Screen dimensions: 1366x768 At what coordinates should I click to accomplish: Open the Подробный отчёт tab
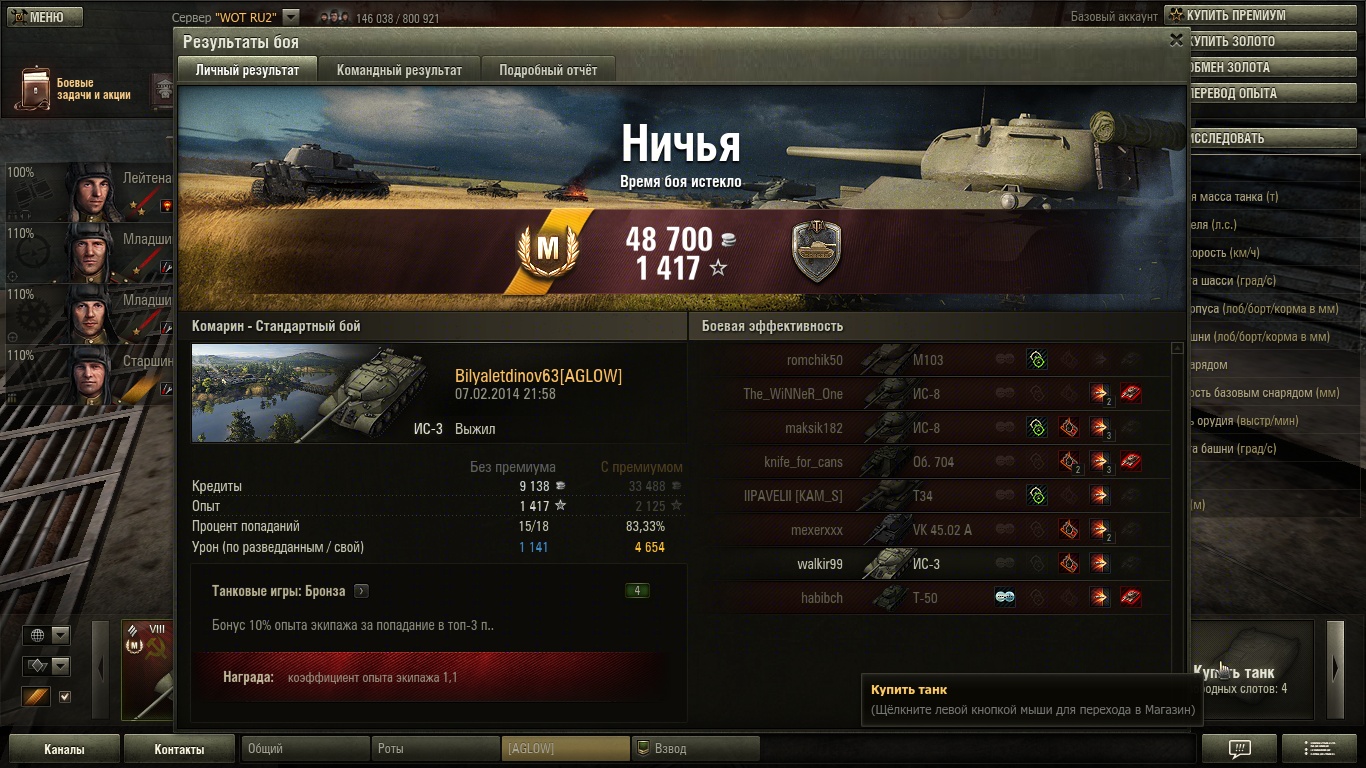point(548,70)
